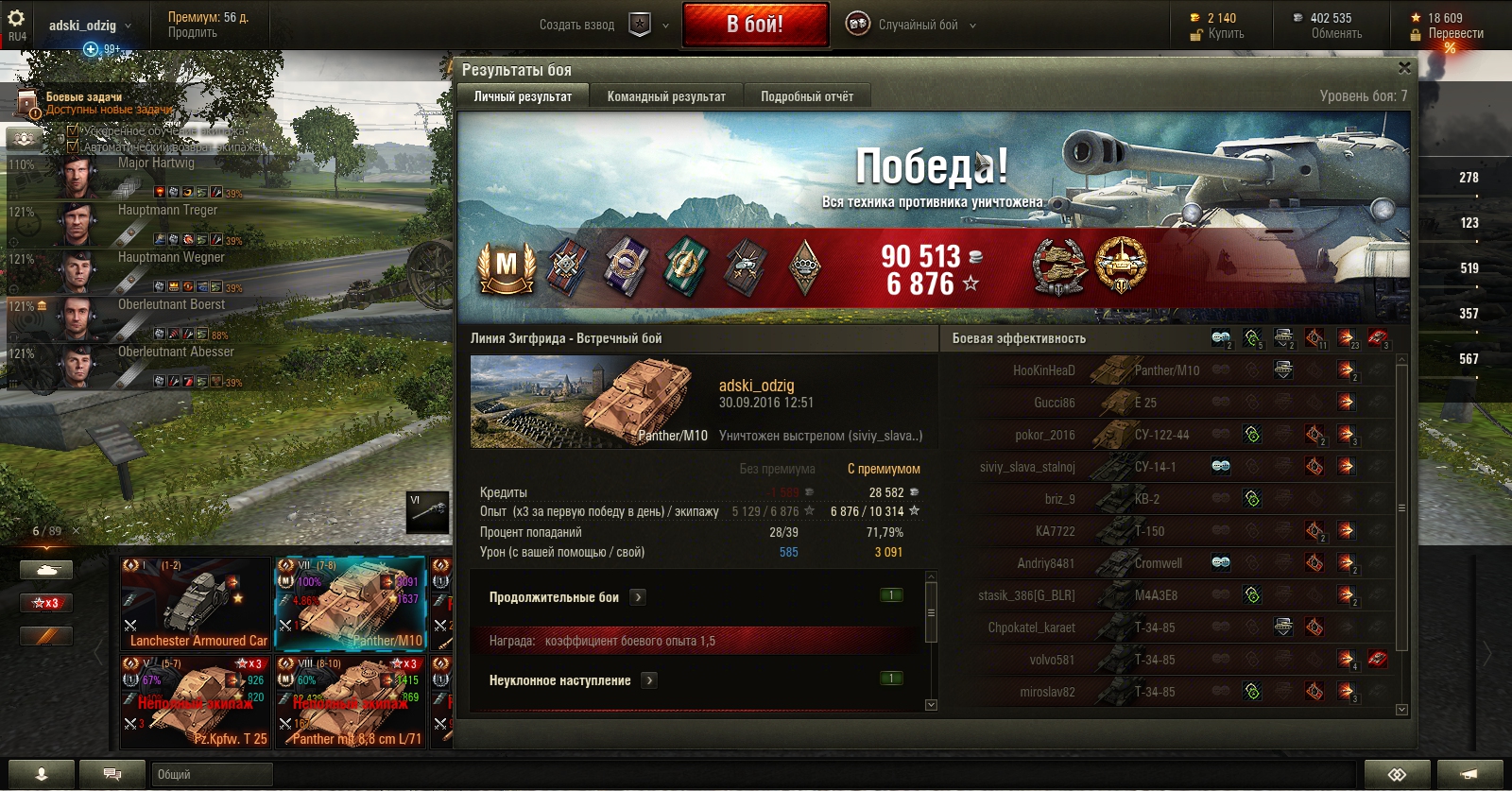Click the Общий chat channel field
Viewport: 1512px width, 791px height.
pyautogui.click(x=213, y=775)
